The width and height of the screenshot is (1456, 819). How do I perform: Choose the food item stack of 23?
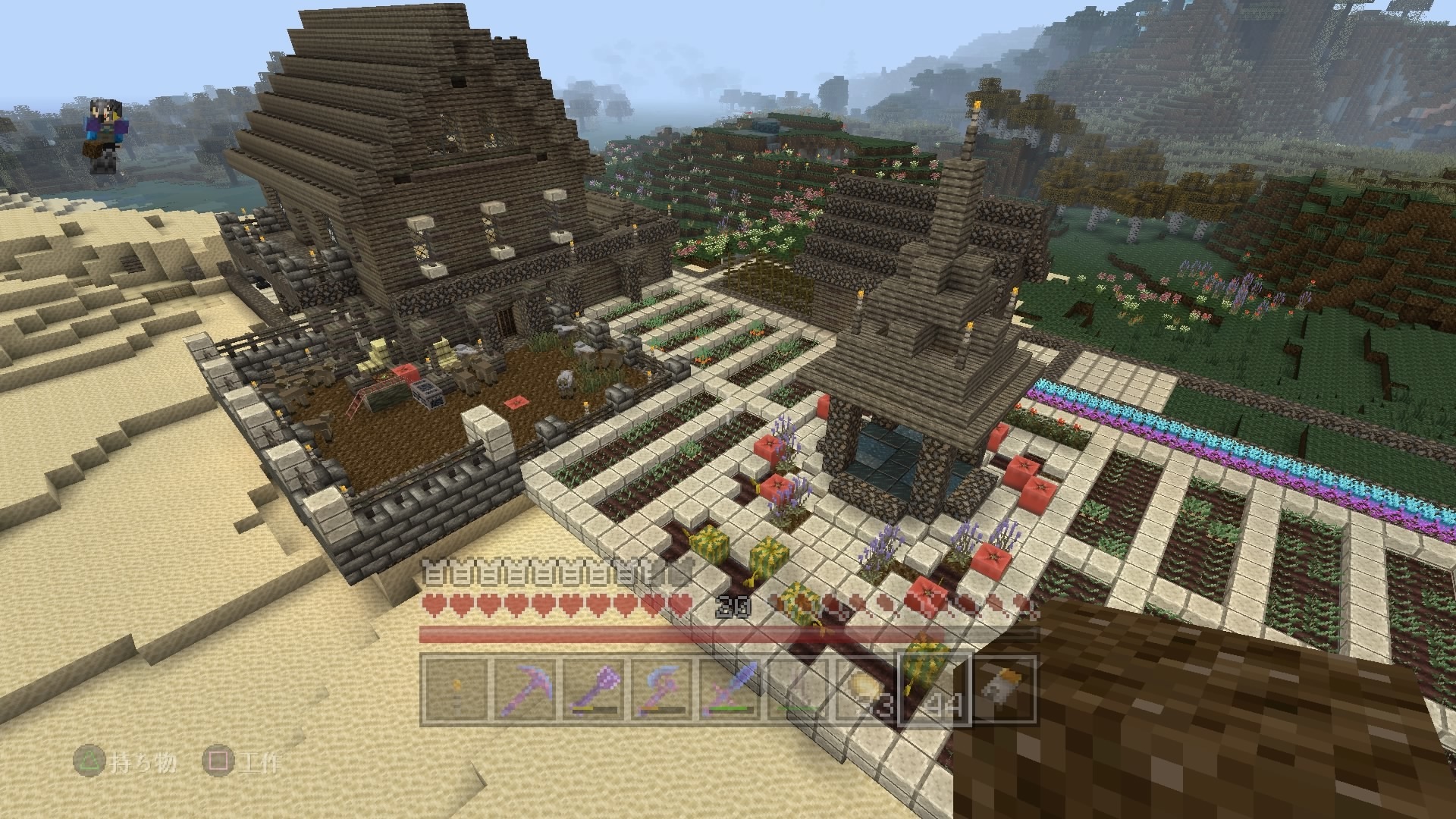coord(865,689)
